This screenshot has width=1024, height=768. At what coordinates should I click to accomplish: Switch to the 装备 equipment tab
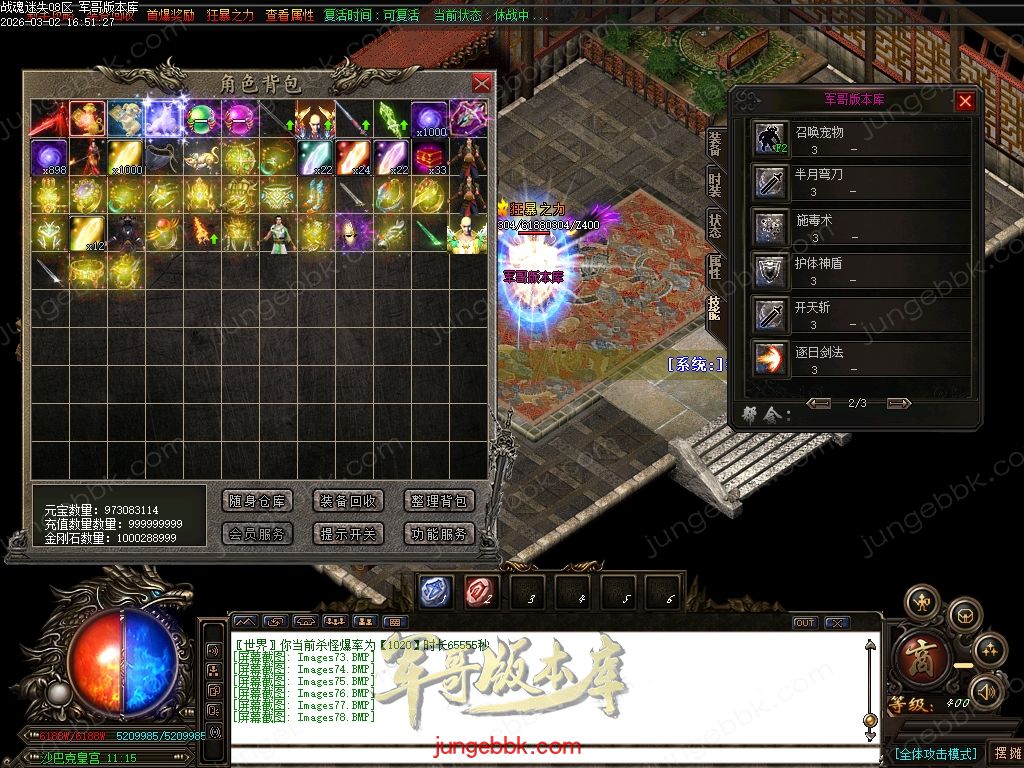[x=715, y=145]
